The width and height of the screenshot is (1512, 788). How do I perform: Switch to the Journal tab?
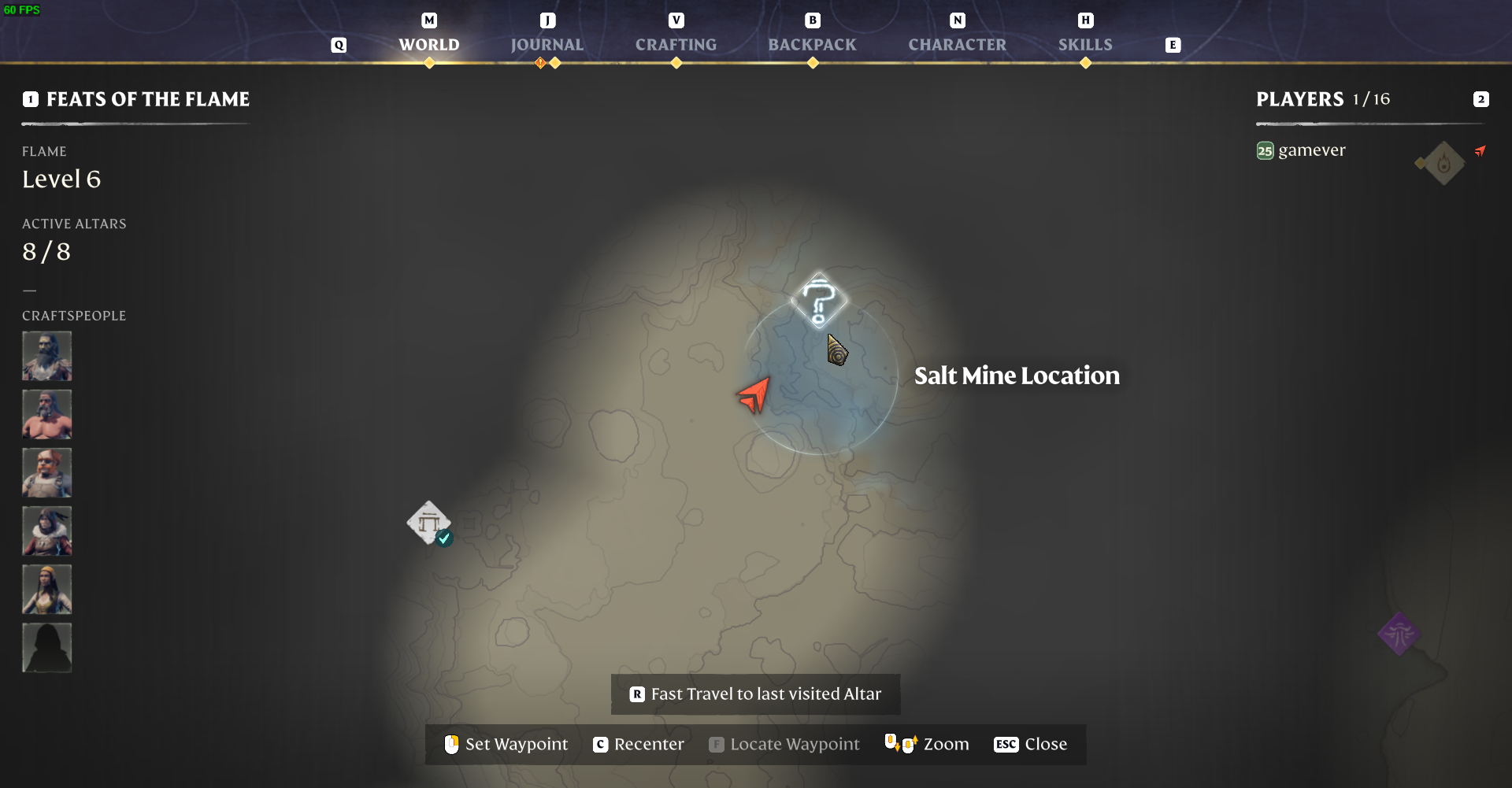[547, 44]
